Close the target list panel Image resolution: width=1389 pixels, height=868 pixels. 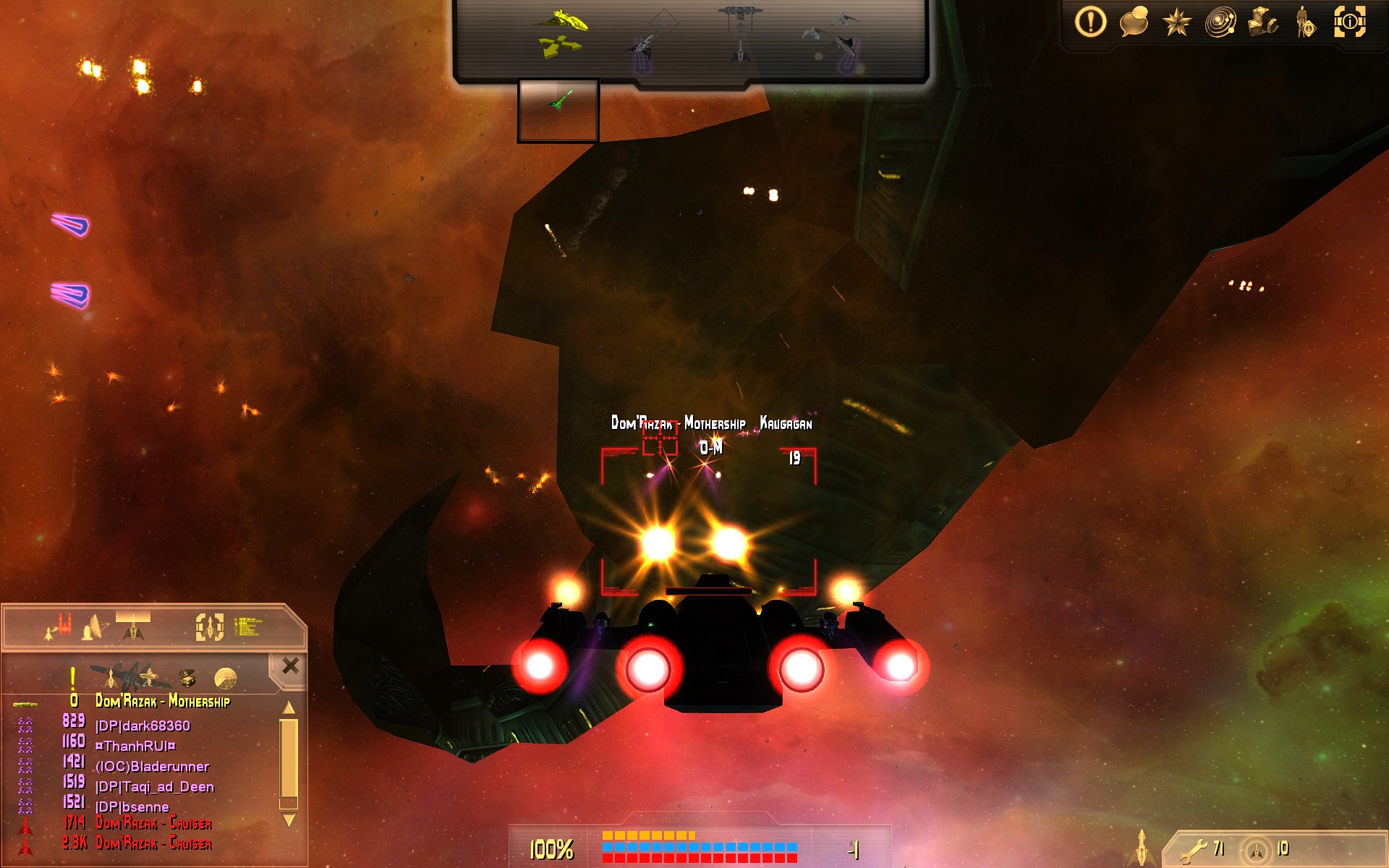(290, 665)
